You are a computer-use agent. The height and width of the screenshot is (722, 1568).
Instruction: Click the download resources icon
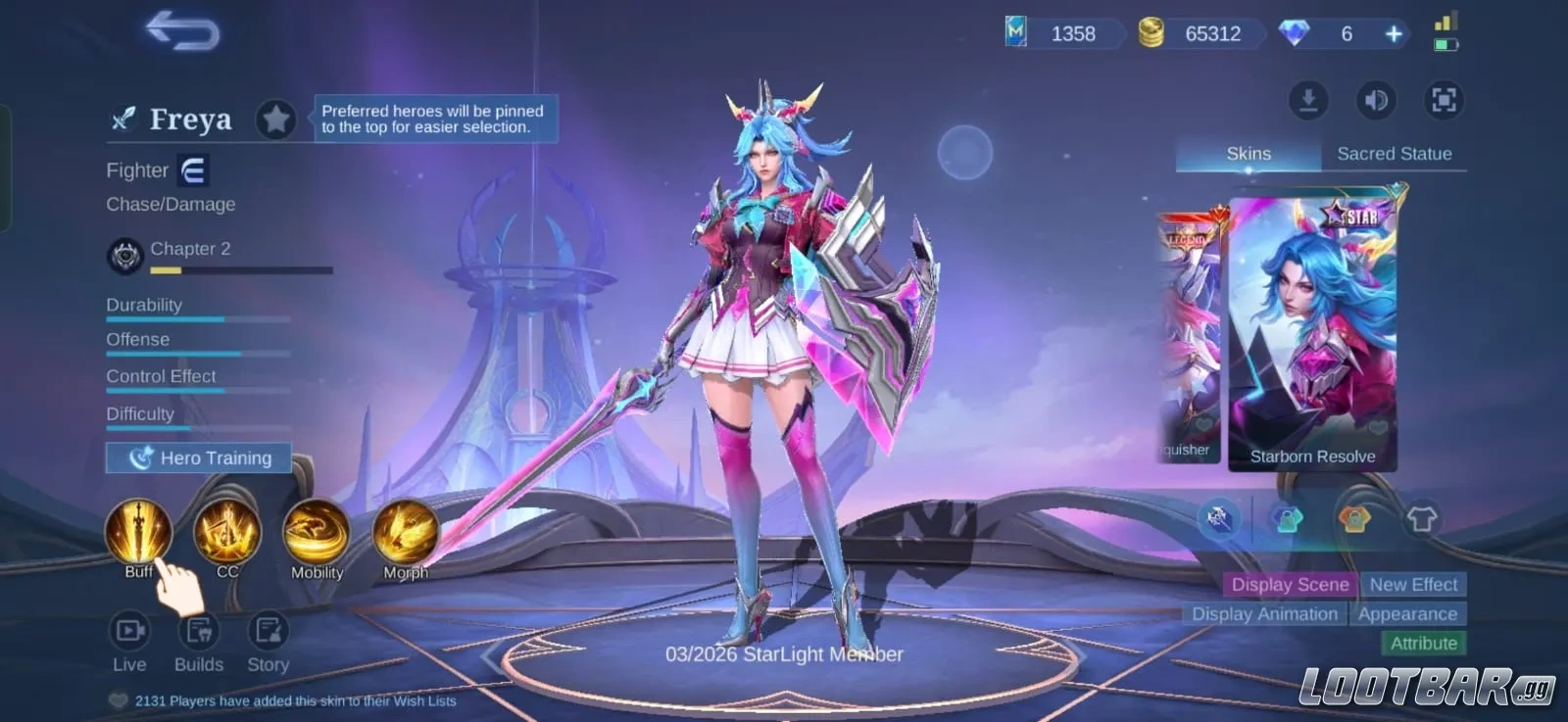coord(1308,101)
